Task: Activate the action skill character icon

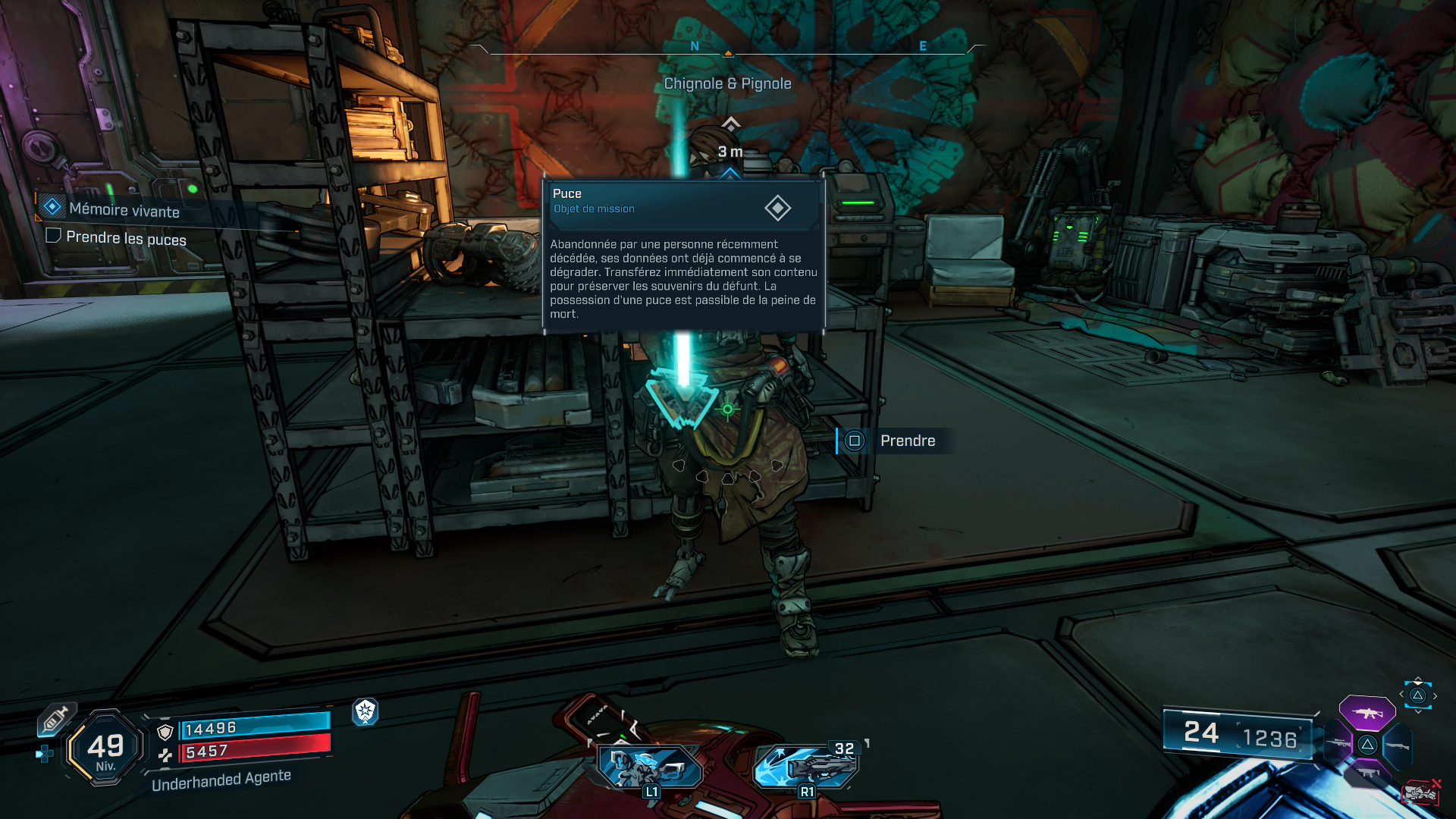Action: point(650,767)
